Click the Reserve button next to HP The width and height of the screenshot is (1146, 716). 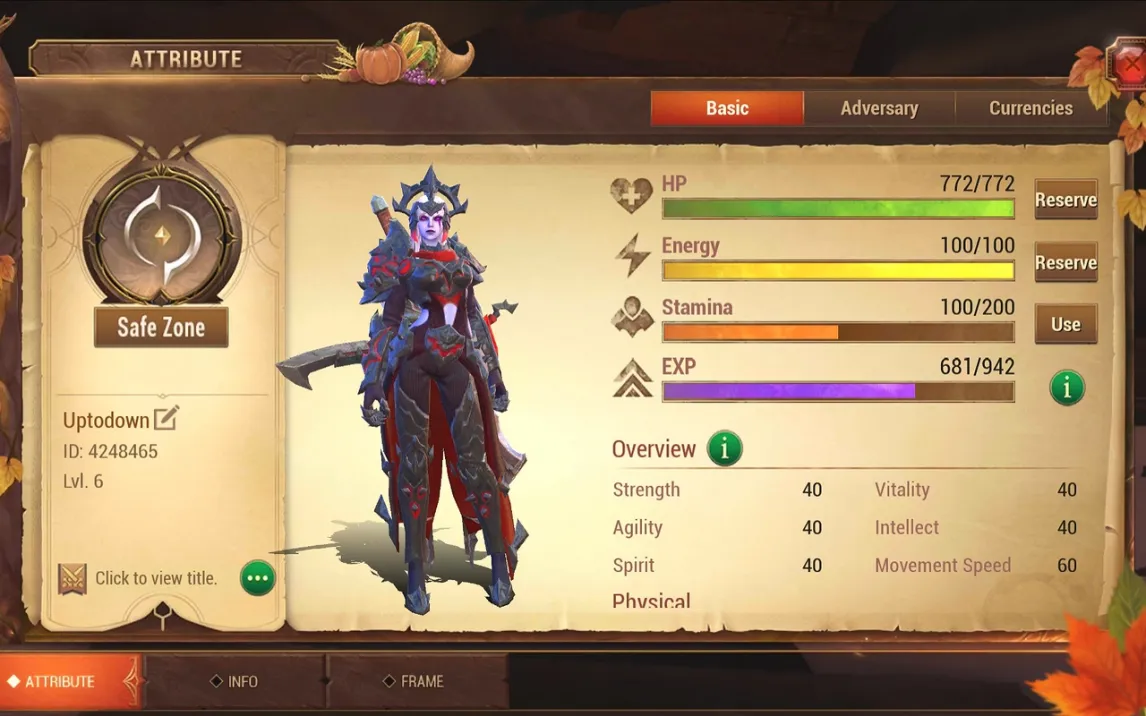coord(1065,200)
